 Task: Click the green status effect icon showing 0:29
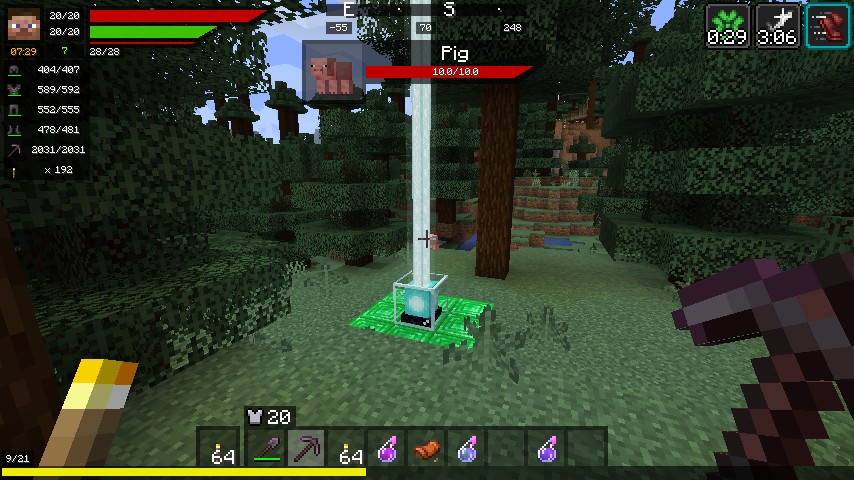point(727,25)
